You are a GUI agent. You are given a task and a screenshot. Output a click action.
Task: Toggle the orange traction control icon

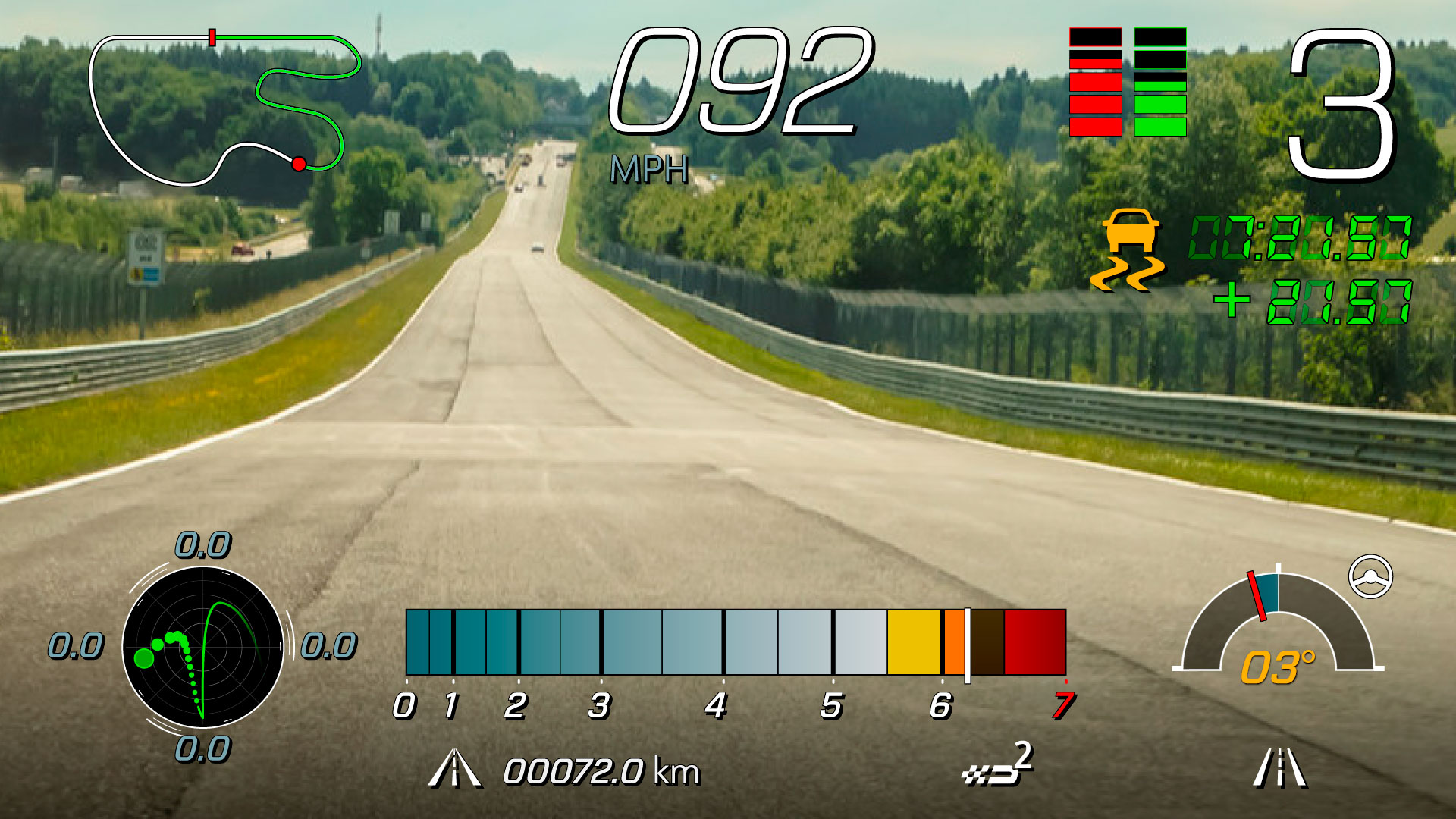[1129, 251]
